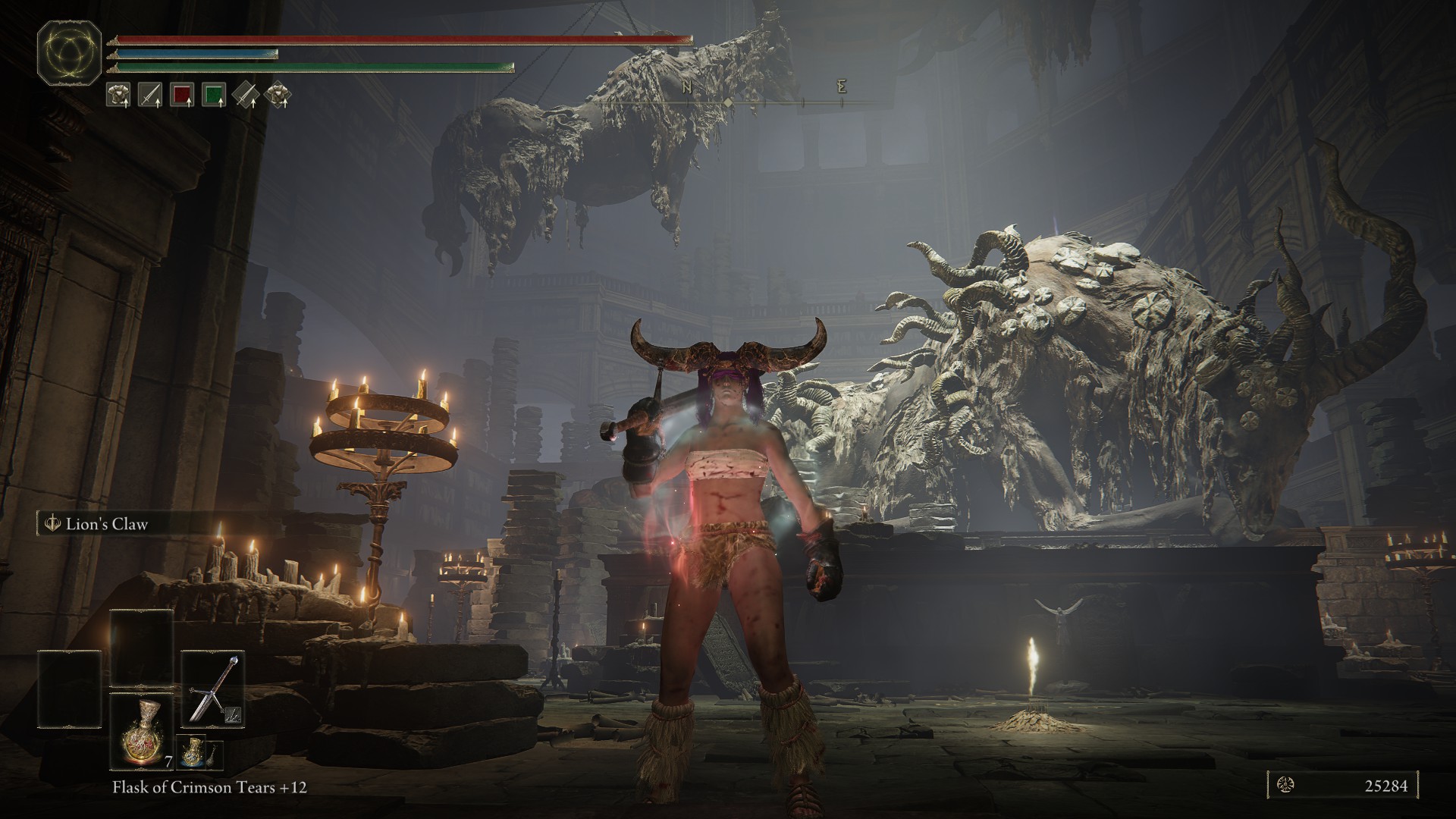Screen dimensions: 1456x819
Task: Select the equipped greatsword weapon slot
Action: pos(213,689)
